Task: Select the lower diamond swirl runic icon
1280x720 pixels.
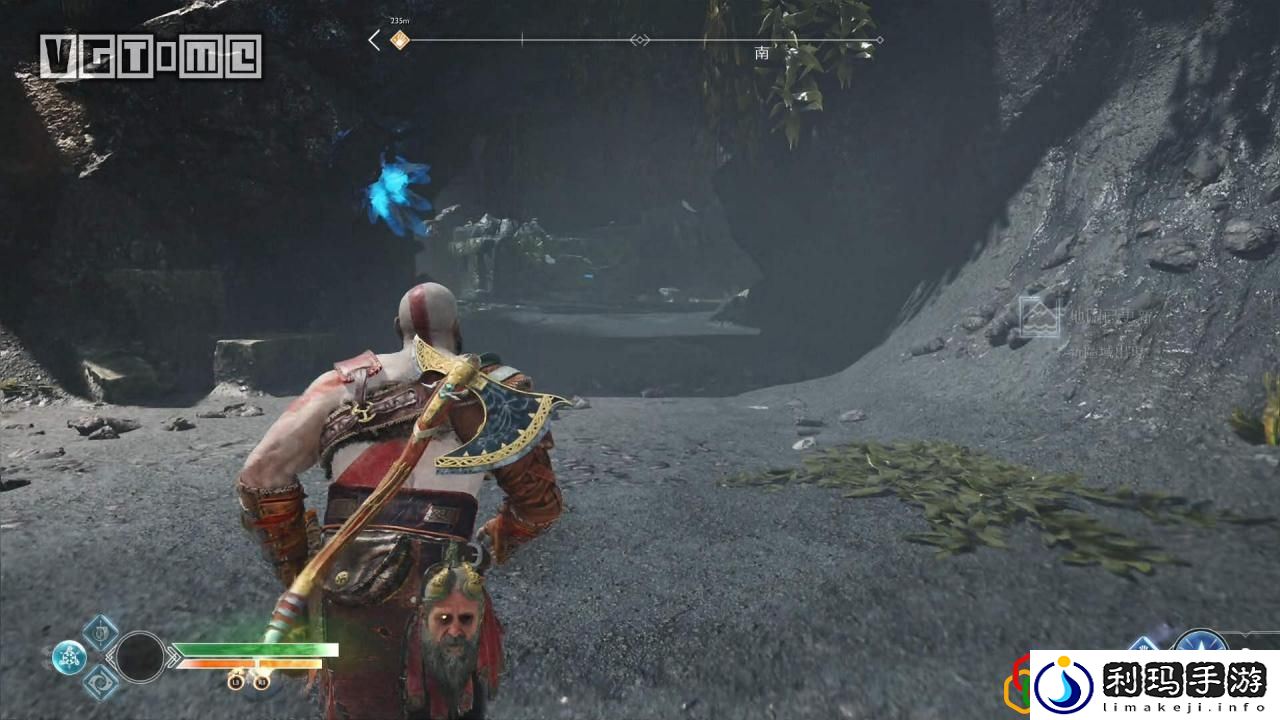Action: (100, 682)
